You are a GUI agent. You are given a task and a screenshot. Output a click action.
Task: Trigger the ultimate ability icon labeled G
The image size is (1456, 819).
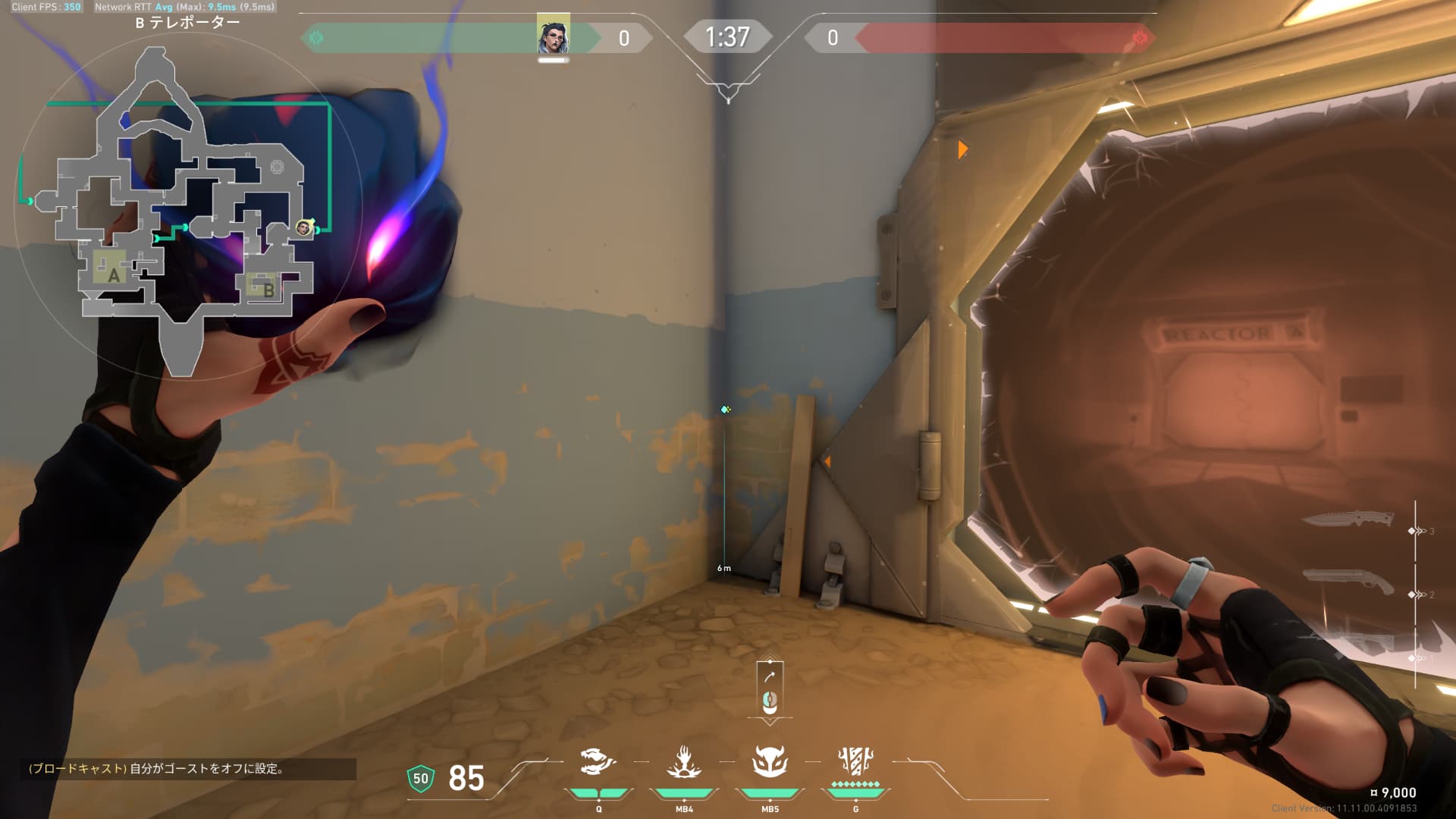pyautogui.click(x=855, y=761)
